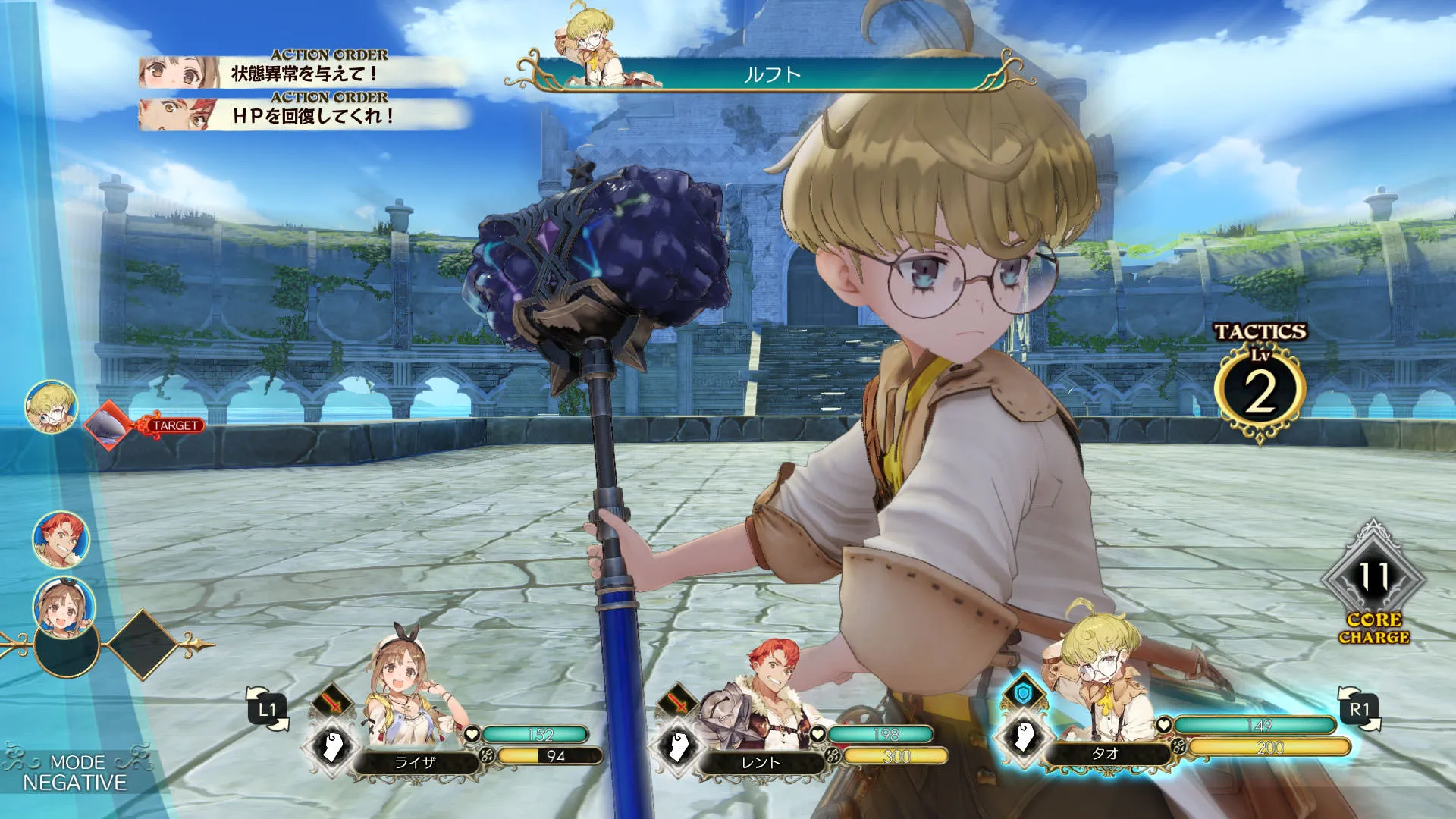
Task: Click Ryza's red sword role icon
Action: [333, 703]
